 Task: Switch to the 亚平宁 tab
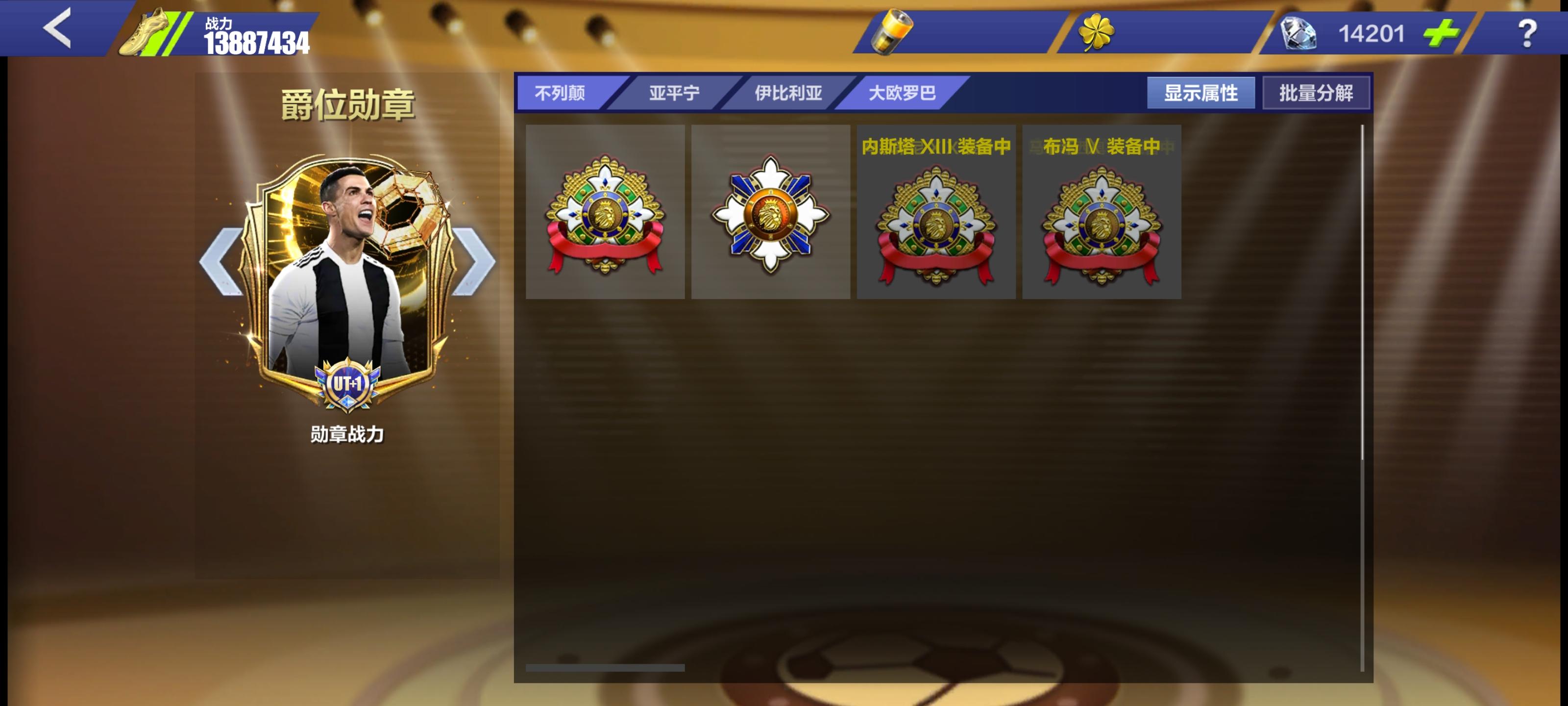pyautogui.click(x=673, y=93)
